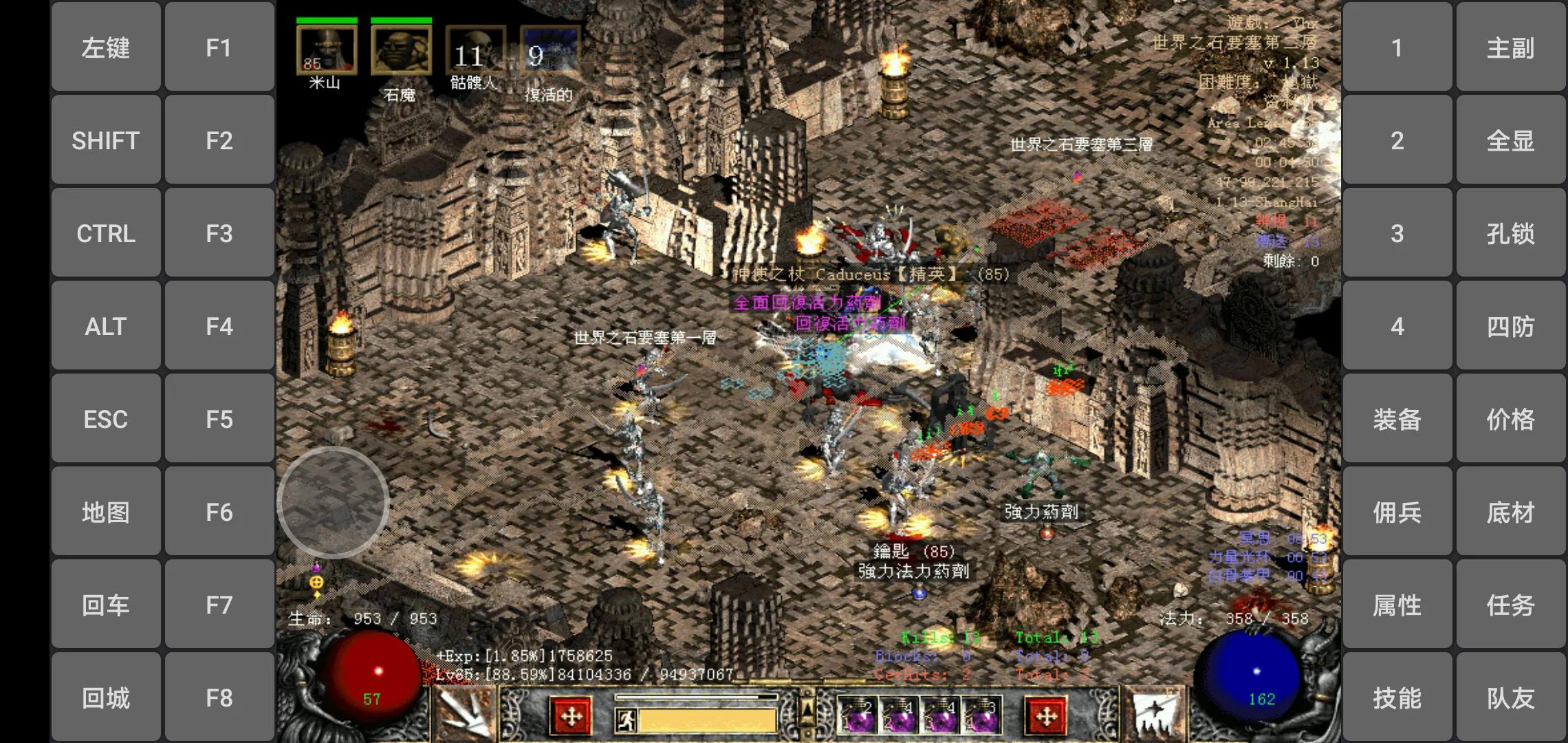Tap the 回车 enter button
The height and width of the screenshot is (743, 1568).
tap(106, 605)
